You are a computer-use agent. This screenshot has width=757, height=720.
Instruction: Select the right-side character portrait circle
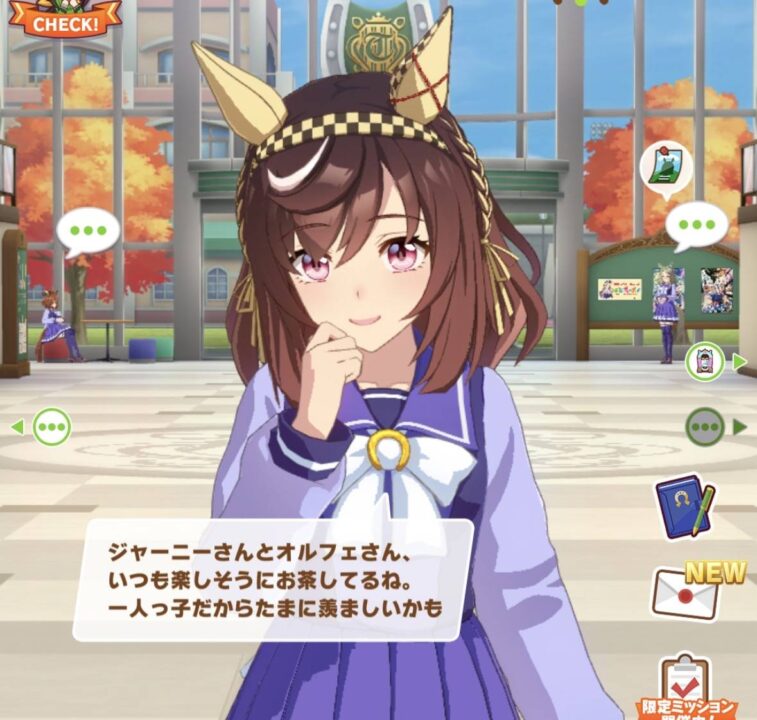(x=705, y=362)
